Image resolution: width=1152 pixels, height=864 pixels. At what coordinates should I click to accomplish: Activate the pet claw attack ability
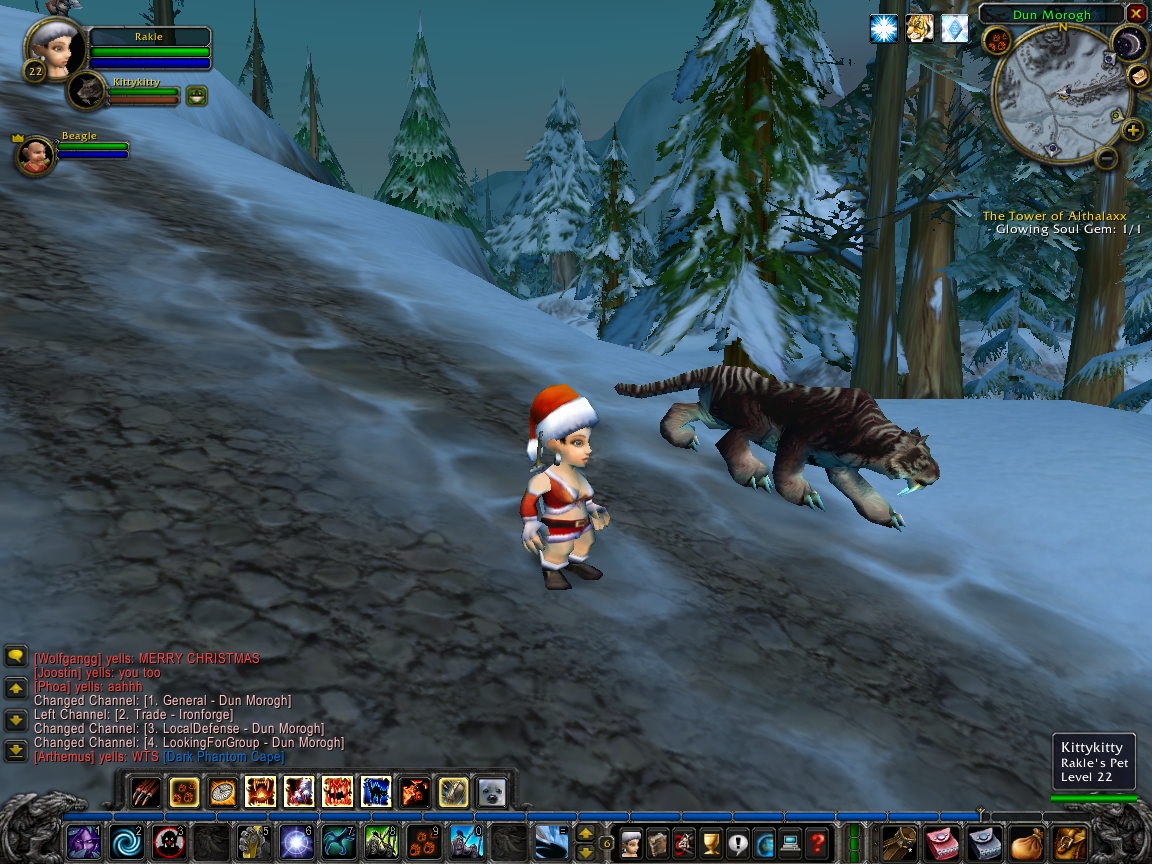(x=145, y=793)
